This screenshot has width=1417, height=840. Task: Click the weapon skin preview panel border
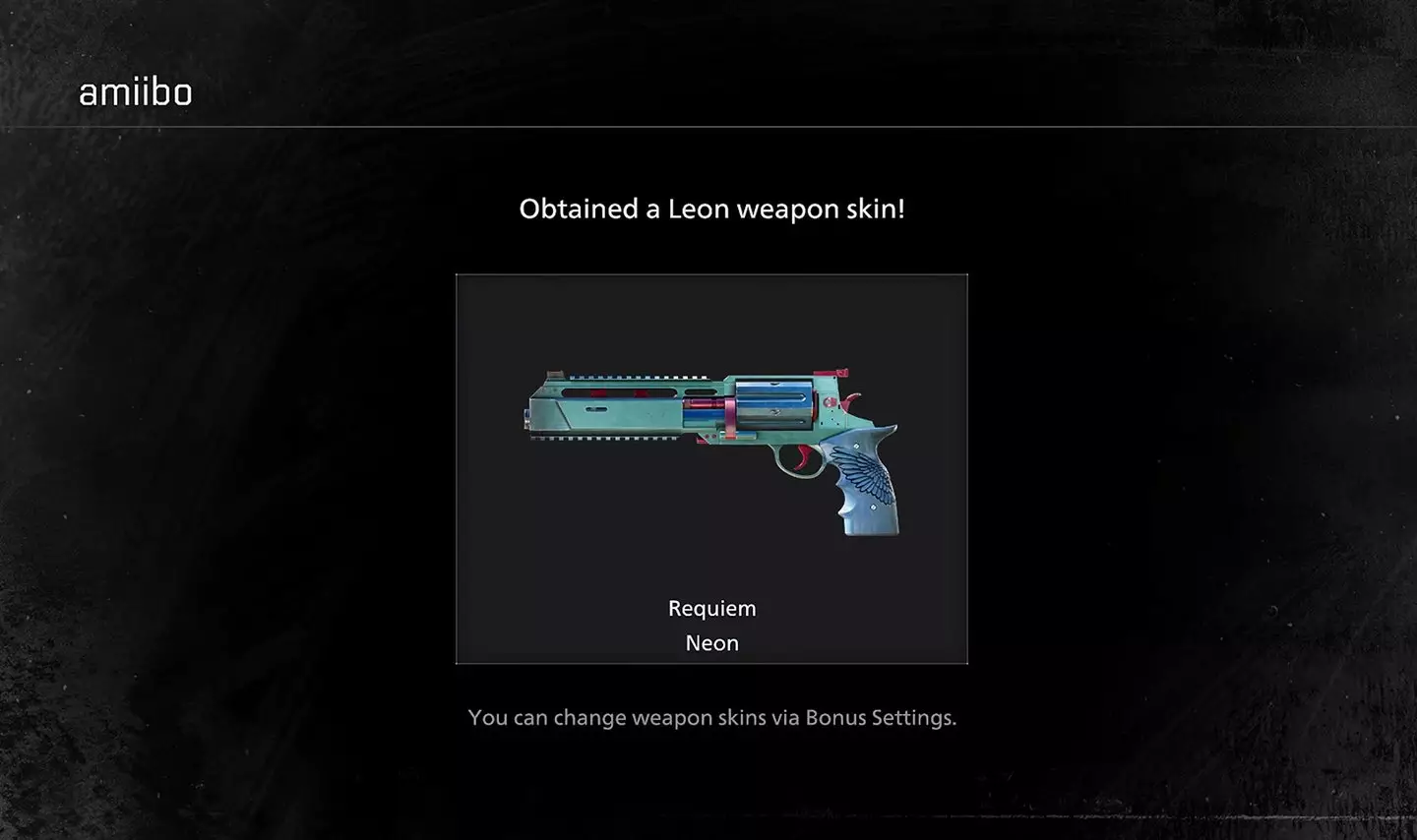point(710,274)
